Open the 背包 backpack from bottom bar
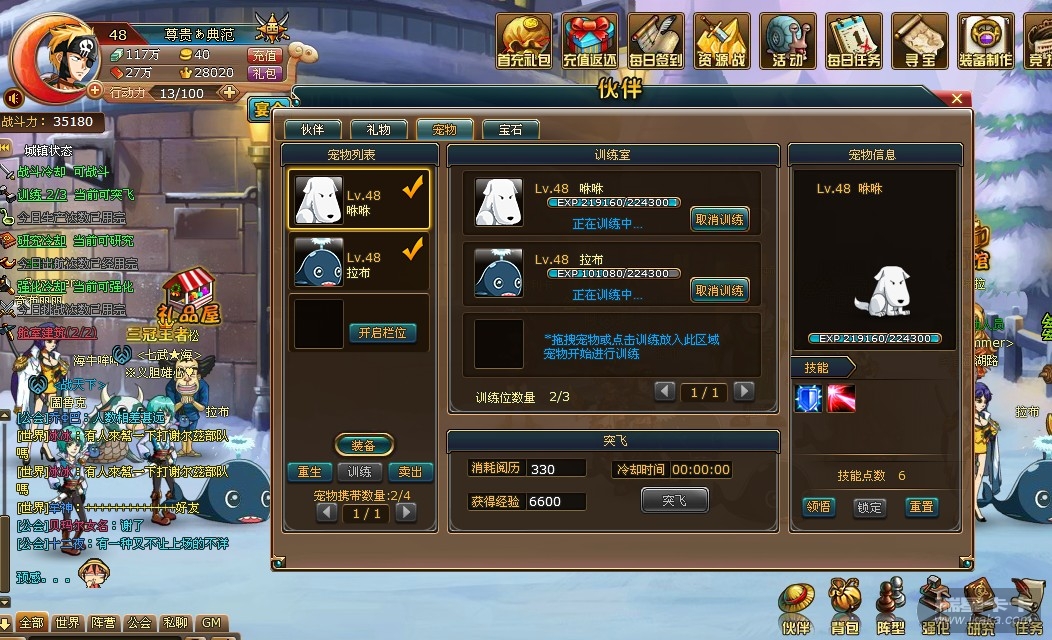Screen dimensions: 1052x640 (x=844, y=609)
